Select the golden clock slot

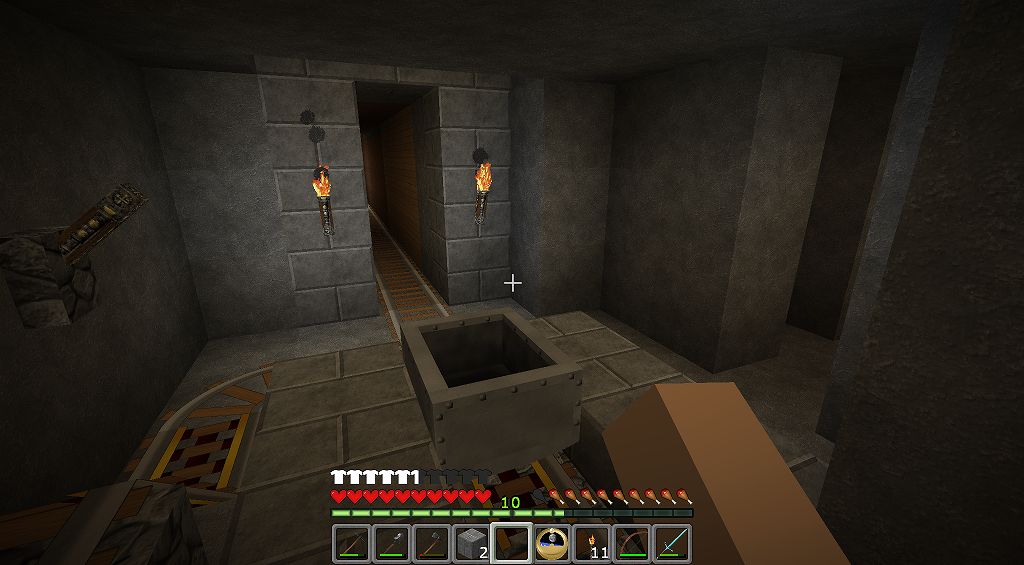coord(551,543)
